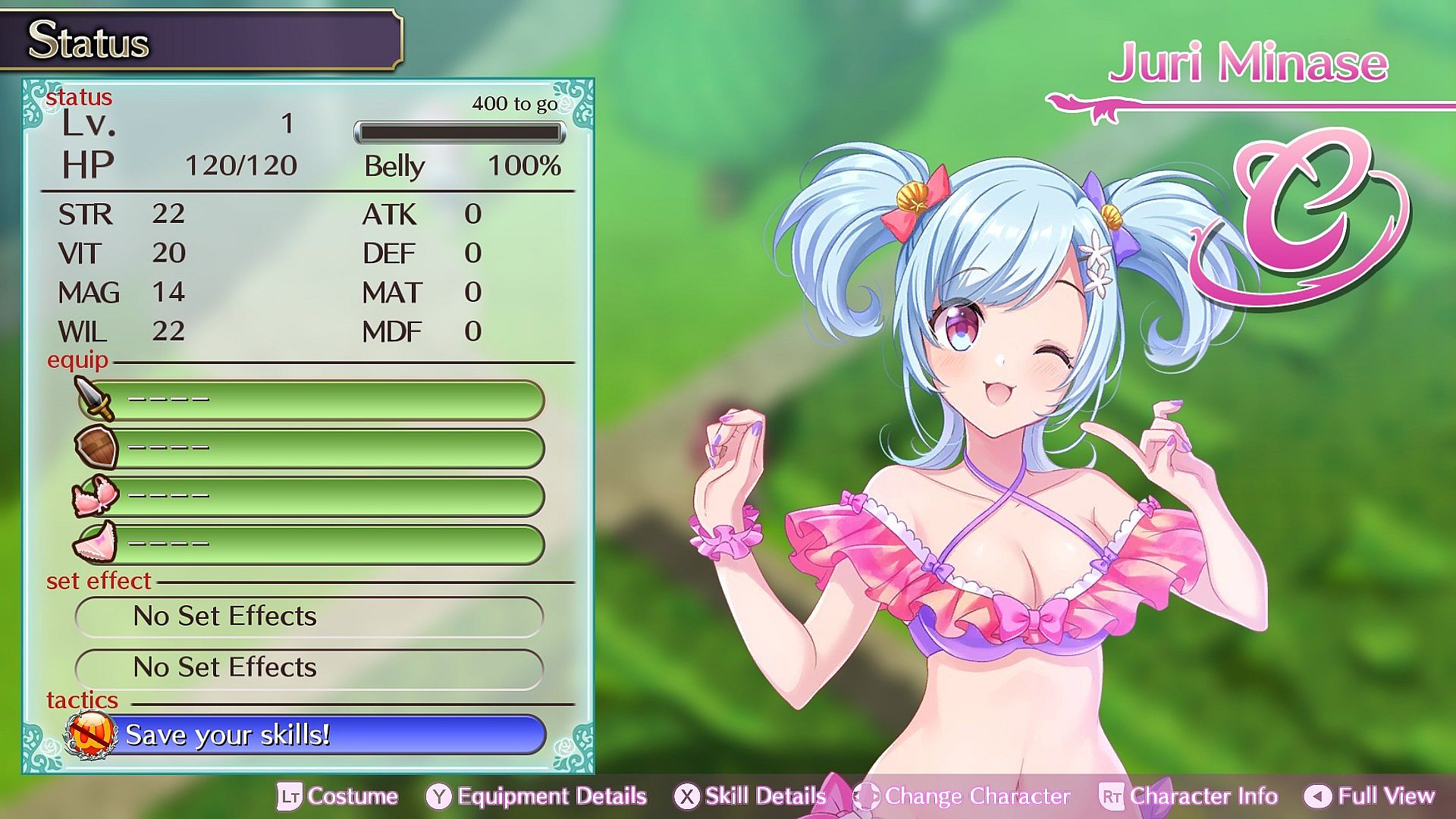View Skill Details

click(750, 796)
